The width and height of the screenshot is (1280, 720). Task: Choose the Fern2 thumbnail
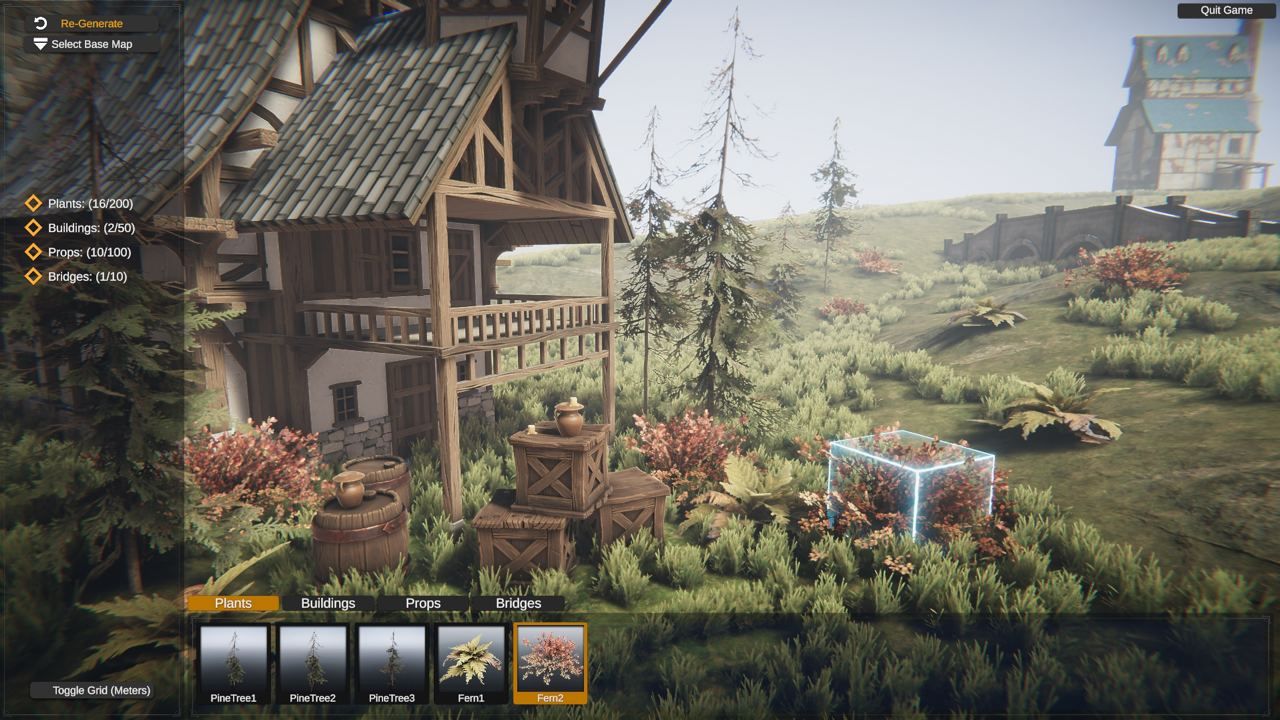pyautogui.click(x=550, y=664)
